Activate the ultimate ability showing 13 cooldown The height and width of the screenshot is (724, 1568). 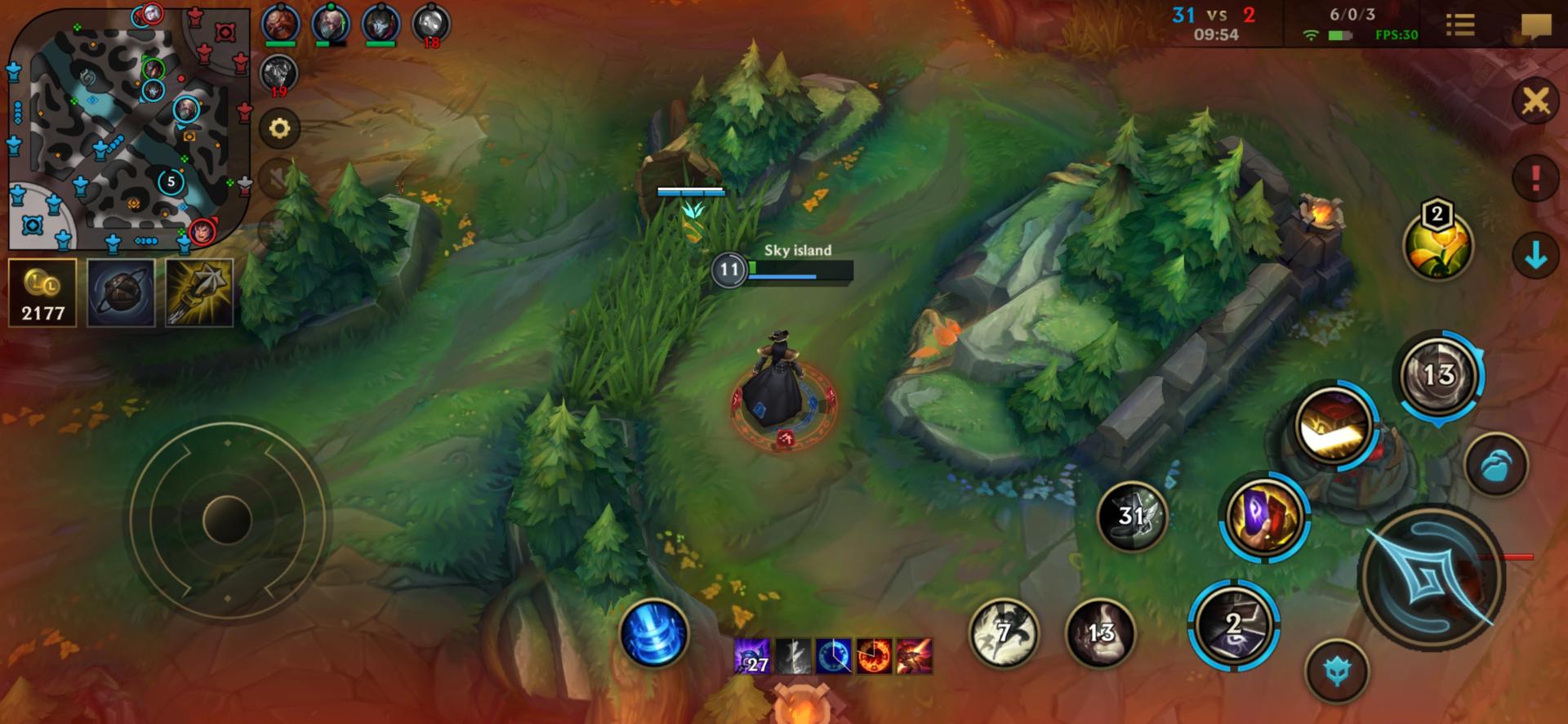tap(1438, 375)
